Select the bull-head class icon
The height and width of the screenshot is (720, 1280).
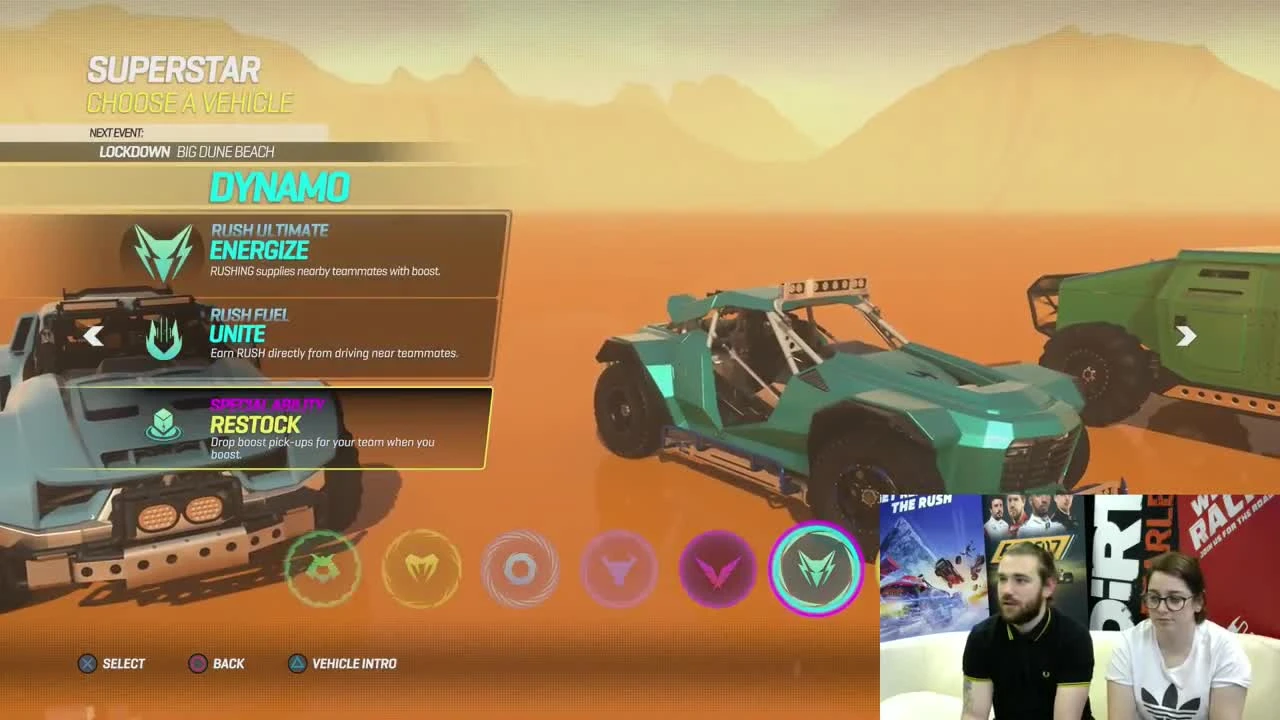pos(618,570)
